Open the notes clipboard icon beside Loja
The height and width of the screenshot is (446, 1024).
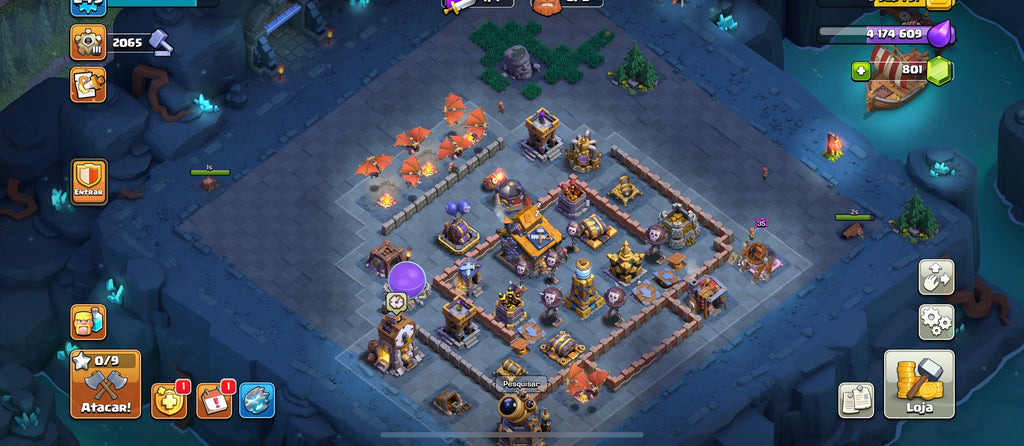pyautogui.click(x=856, y=400)
